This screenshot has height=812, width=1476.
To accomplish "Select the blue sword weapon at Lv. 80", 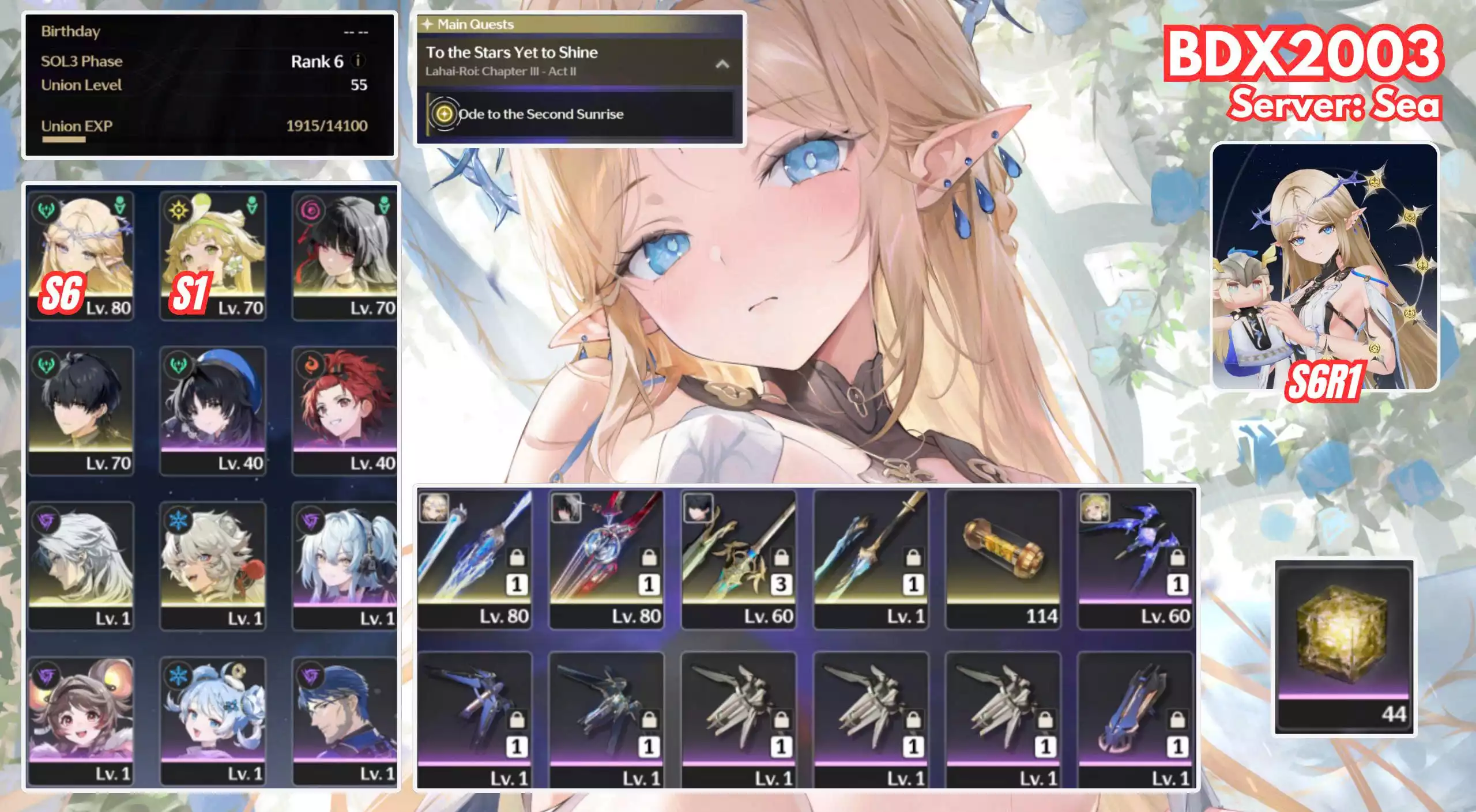I will coord(475,558).
